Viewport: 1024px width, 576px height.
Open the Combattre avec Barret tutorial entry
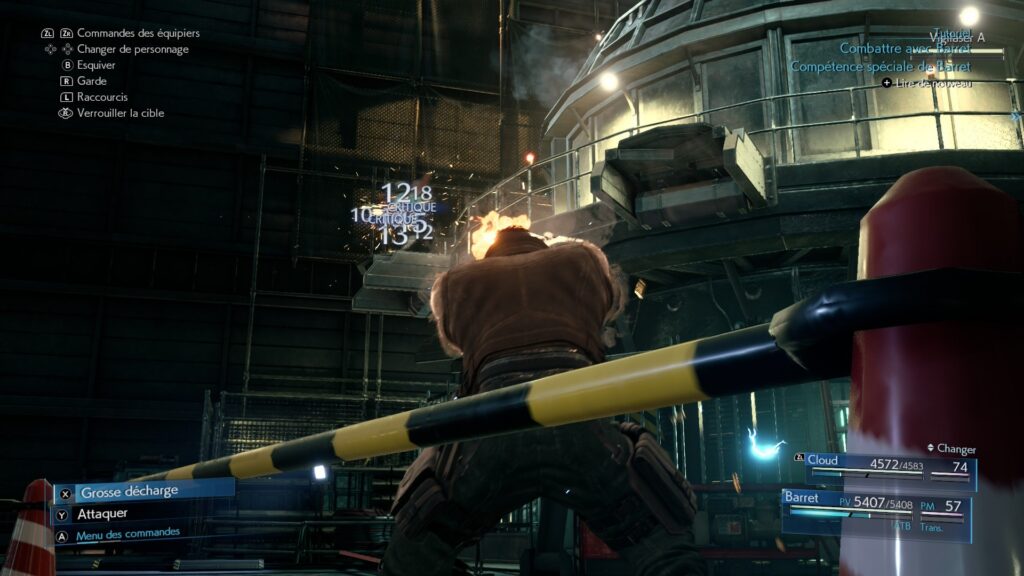[905, 48]
